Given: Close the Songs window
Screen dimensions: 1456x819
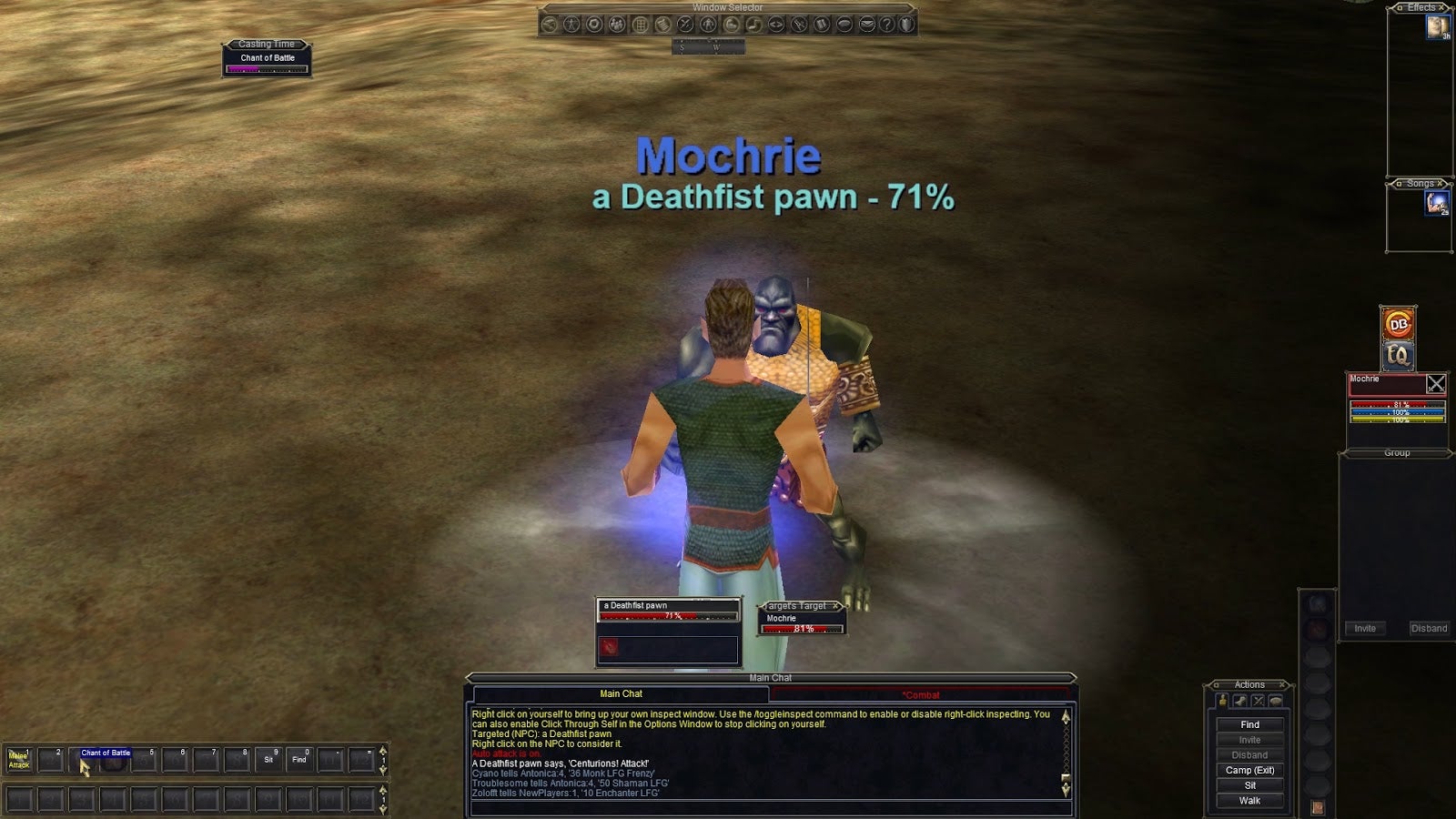Looking at the screenshot, I should [1440, 184].
